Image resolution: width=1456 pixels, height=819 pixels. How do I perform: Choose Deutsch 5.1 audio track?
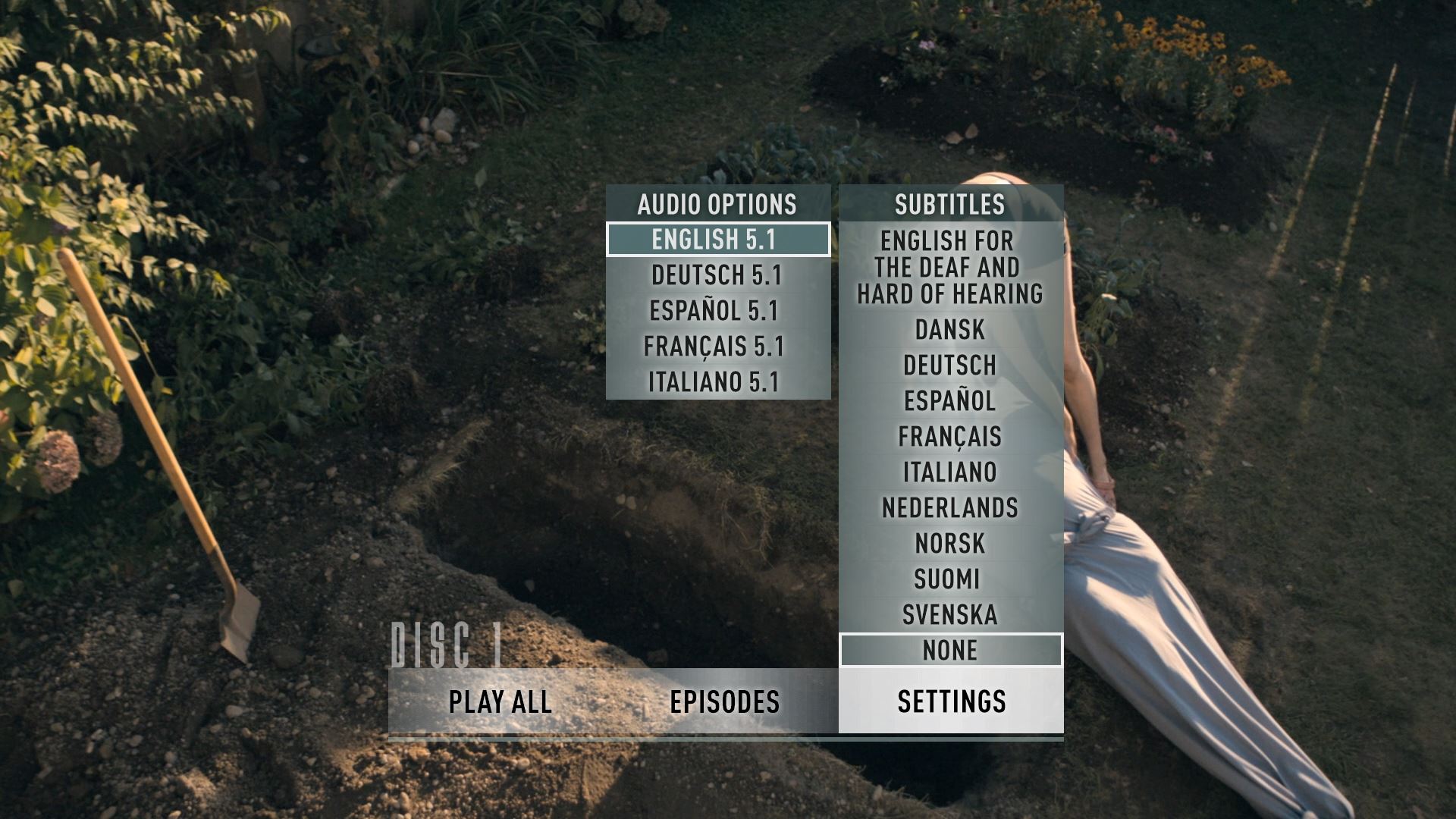click(717, 275)
